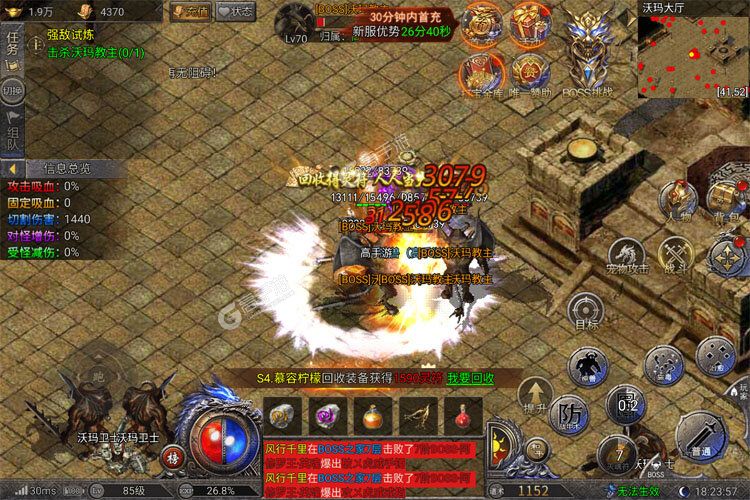
Task: Switch to the 任务 quest tab
Action: point(12,45)
